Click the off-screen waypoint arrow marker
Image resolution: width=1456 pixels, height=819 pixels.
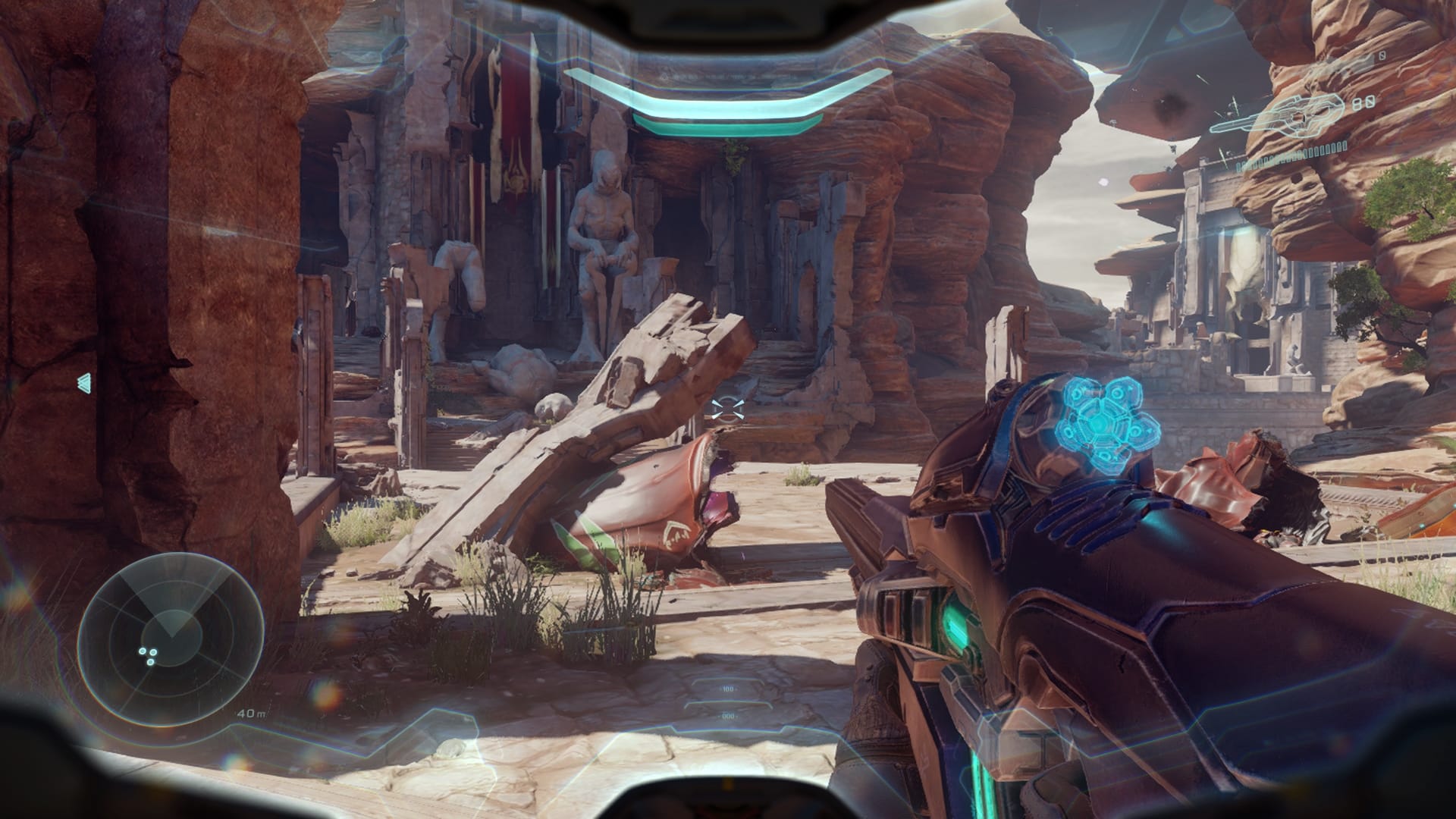click(x=85, y=383)
